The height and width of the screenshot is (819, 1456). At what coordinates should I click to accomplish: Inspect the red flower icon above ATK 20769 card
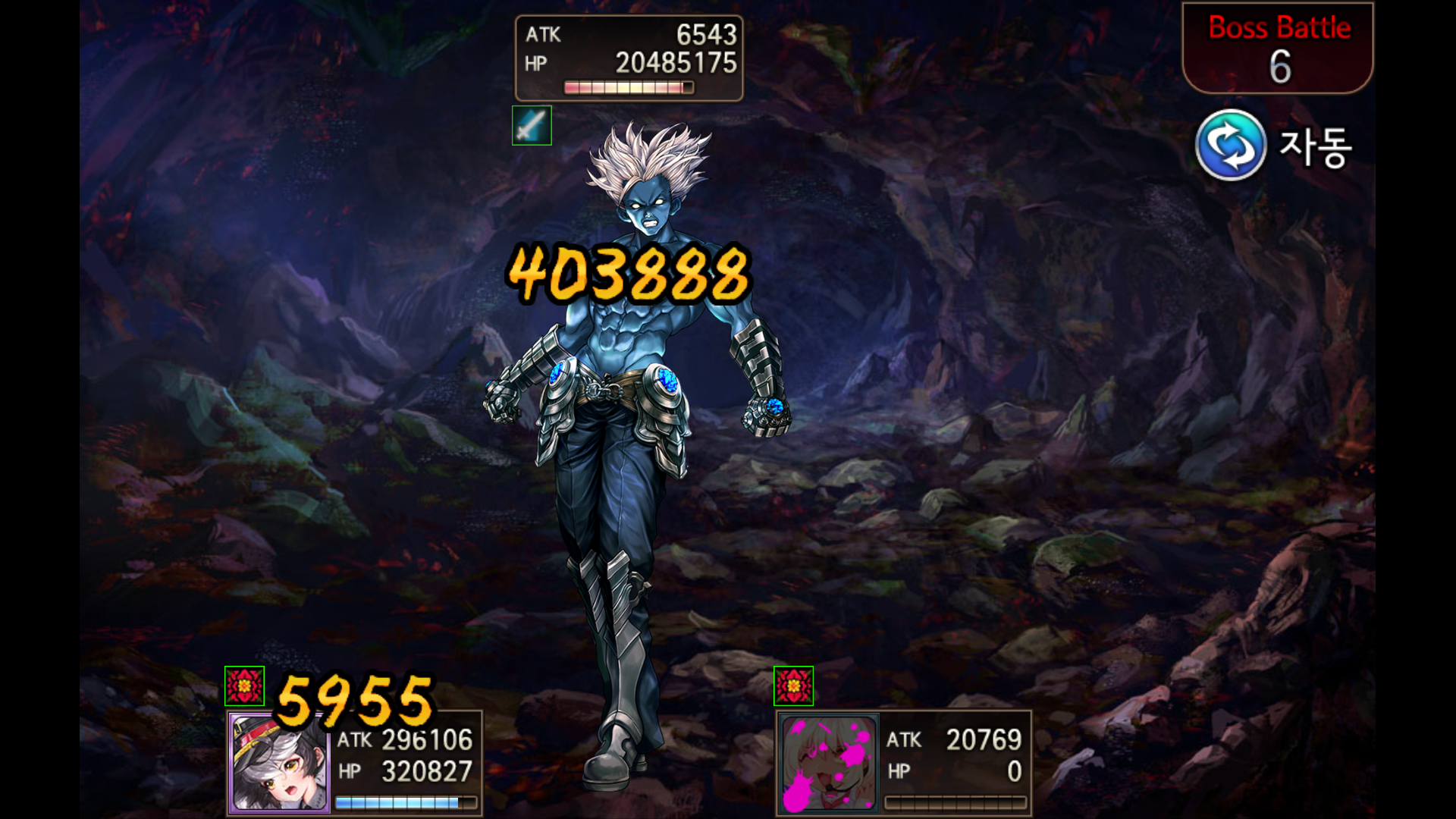pos(793,686)
